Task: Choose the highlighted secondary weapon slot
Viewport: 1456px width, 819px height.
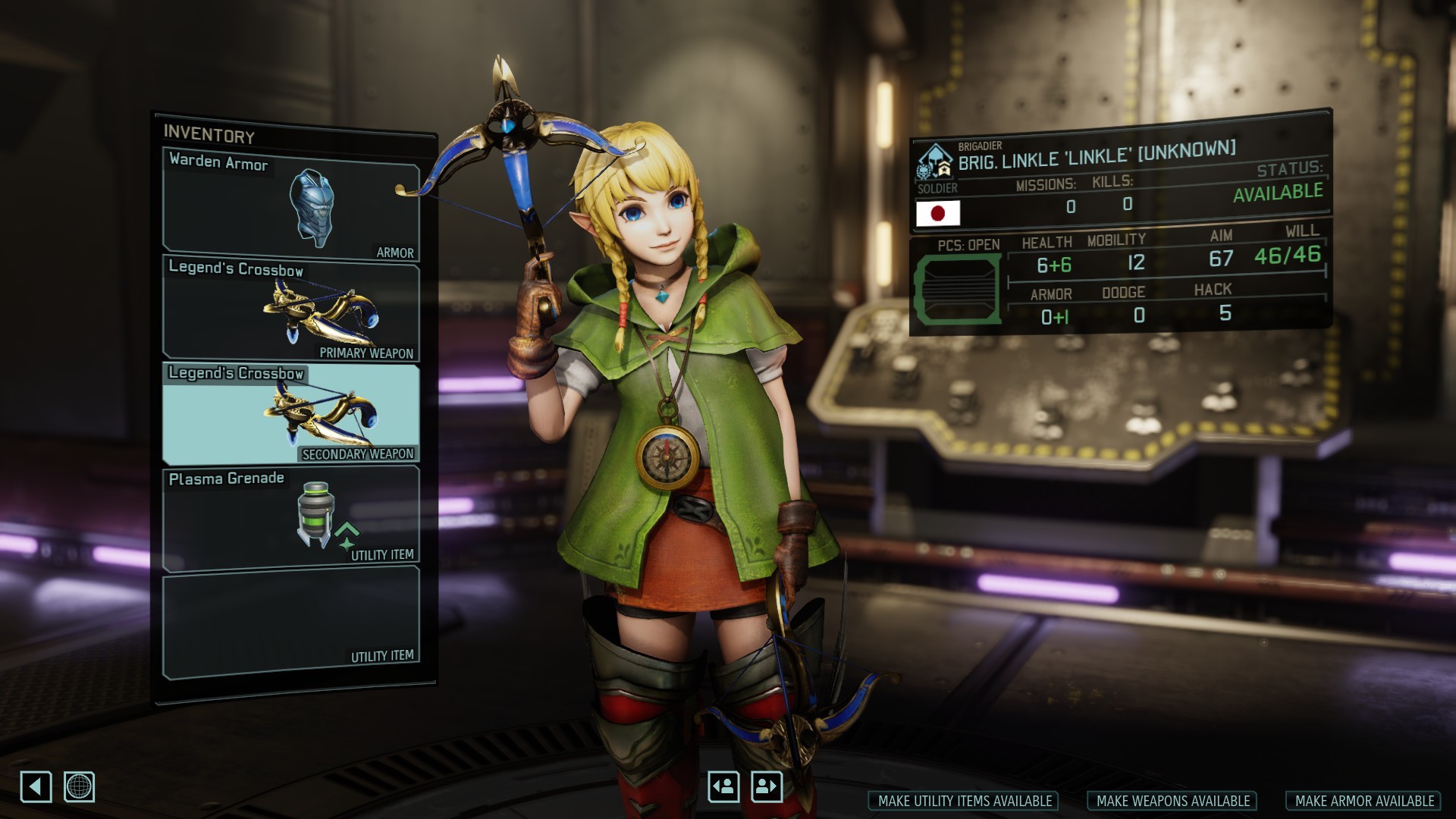Action: [x=291, y=414]
